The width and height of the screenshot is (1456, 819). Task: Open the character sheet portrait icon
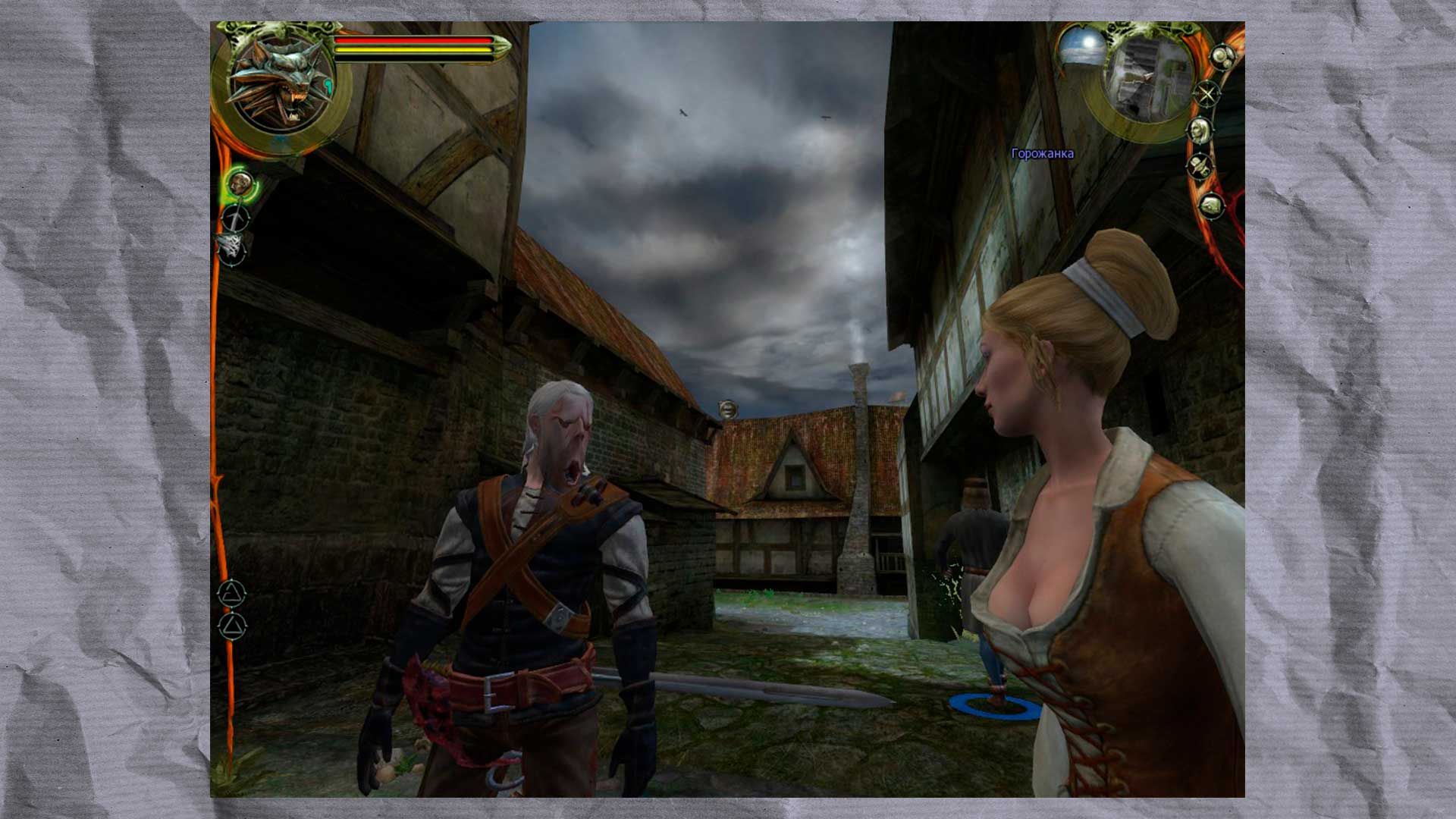(x=1199, y=131)
